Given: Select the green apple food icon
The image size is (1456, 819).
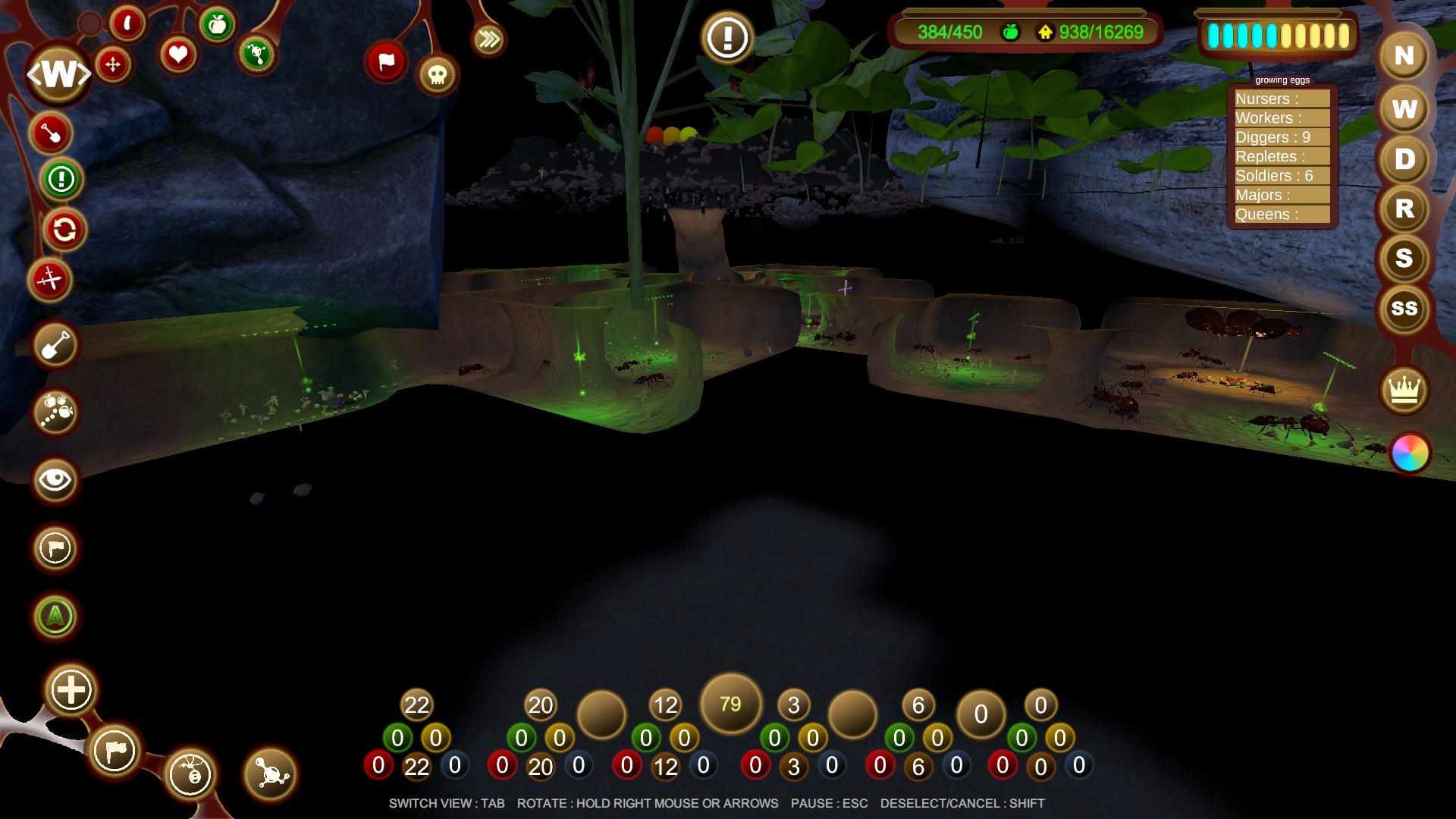Looking at the screenshot, I should pos(217,25).
